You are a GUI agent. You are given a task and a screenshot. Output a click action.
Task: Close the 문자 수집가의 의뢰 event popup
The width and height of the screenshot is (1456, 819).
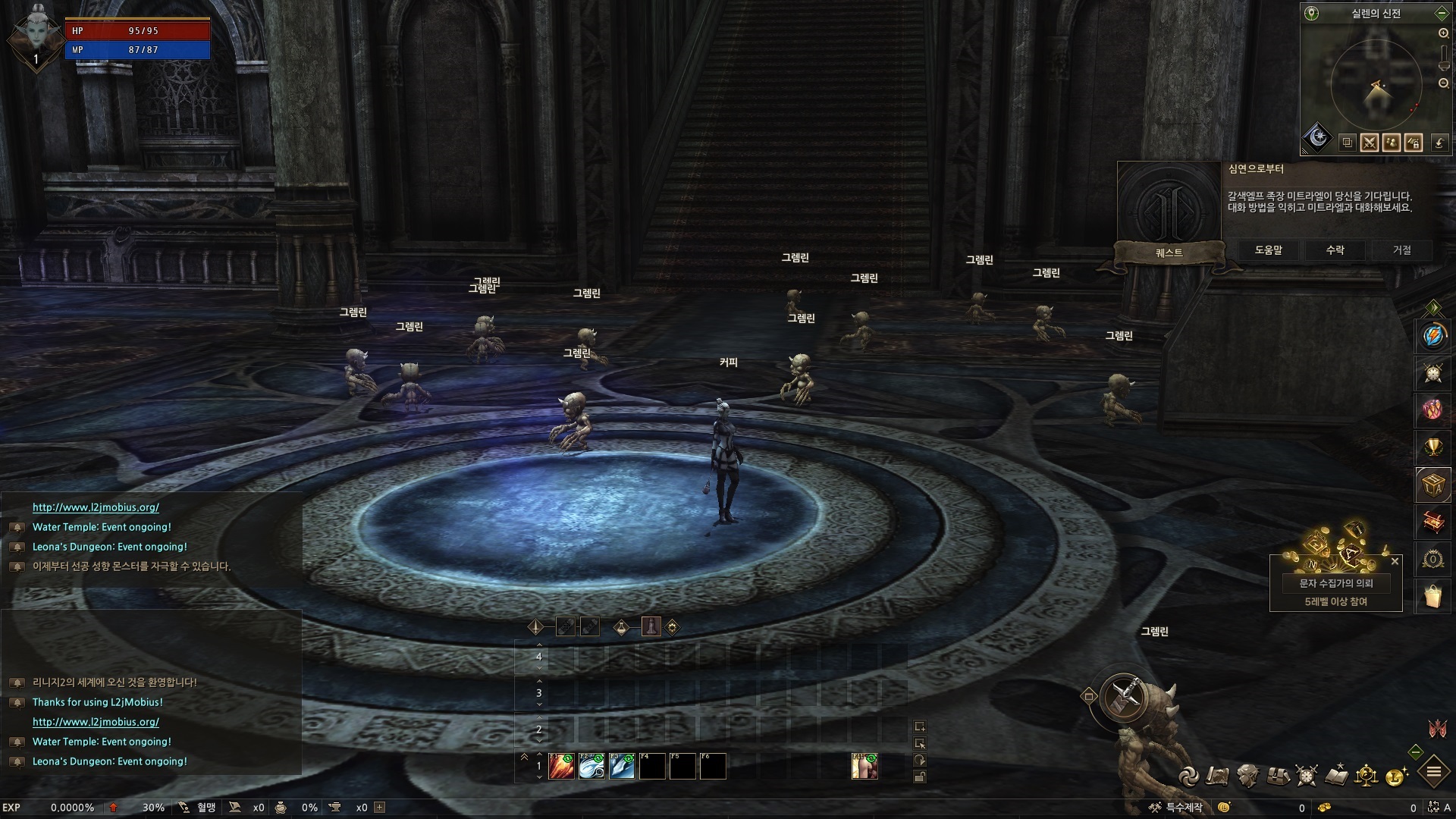click(x=1395, y=562)
